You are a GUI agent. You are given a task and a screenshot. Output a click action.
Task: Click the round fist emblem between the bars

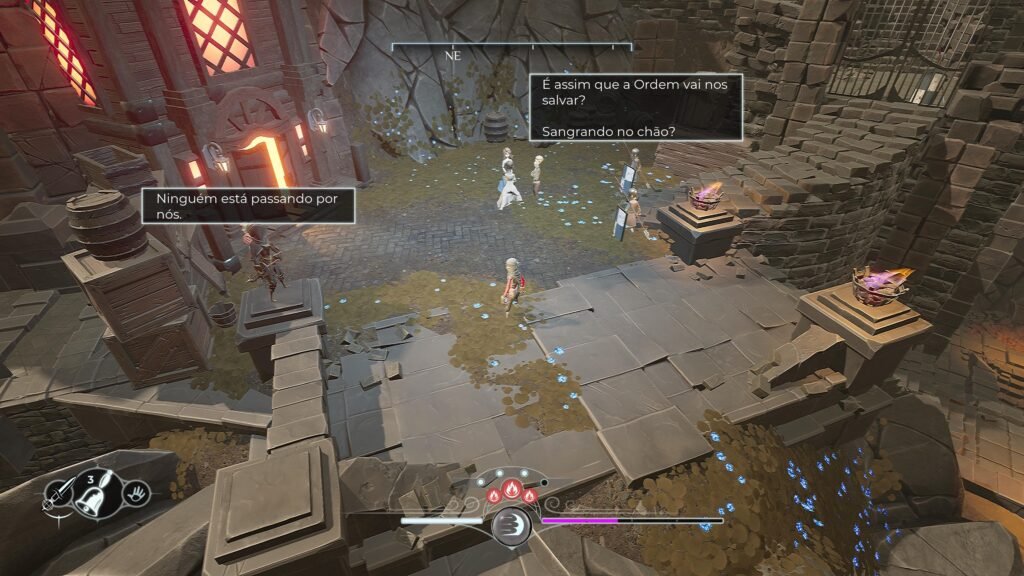coord(512,524)
